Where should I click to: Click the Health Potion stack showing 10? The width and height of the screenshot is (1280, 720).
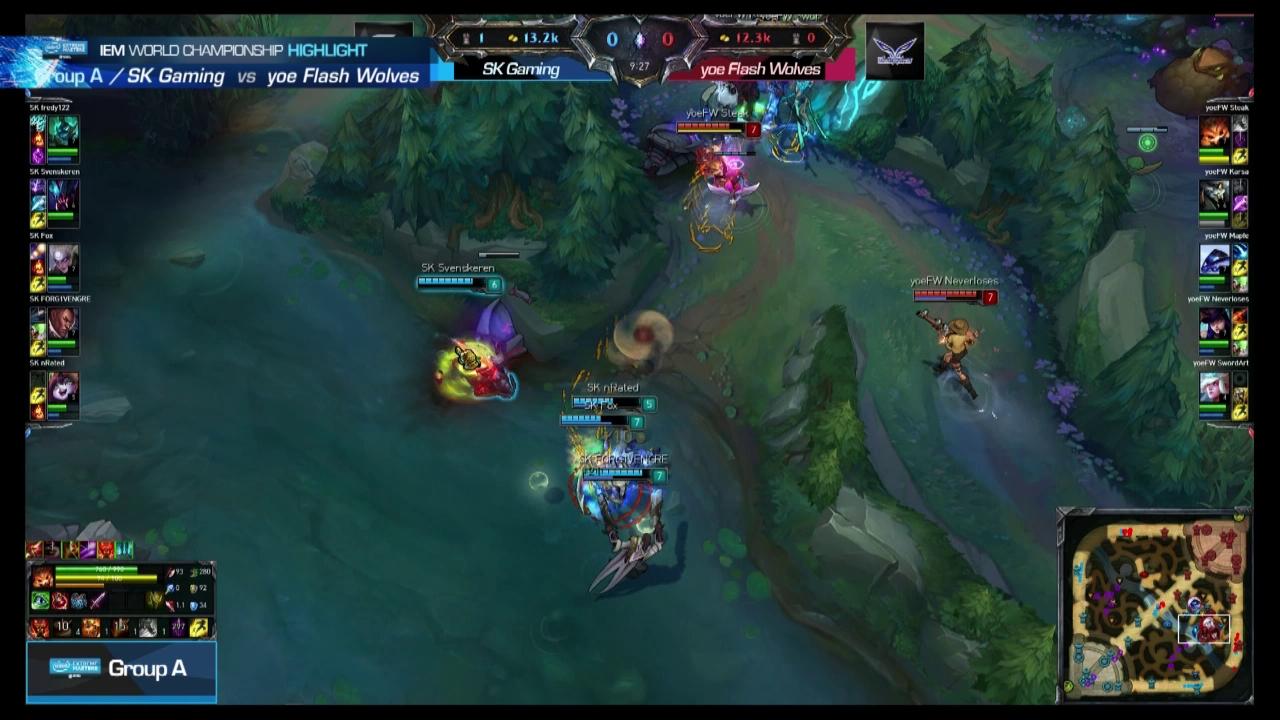point(62,626)
